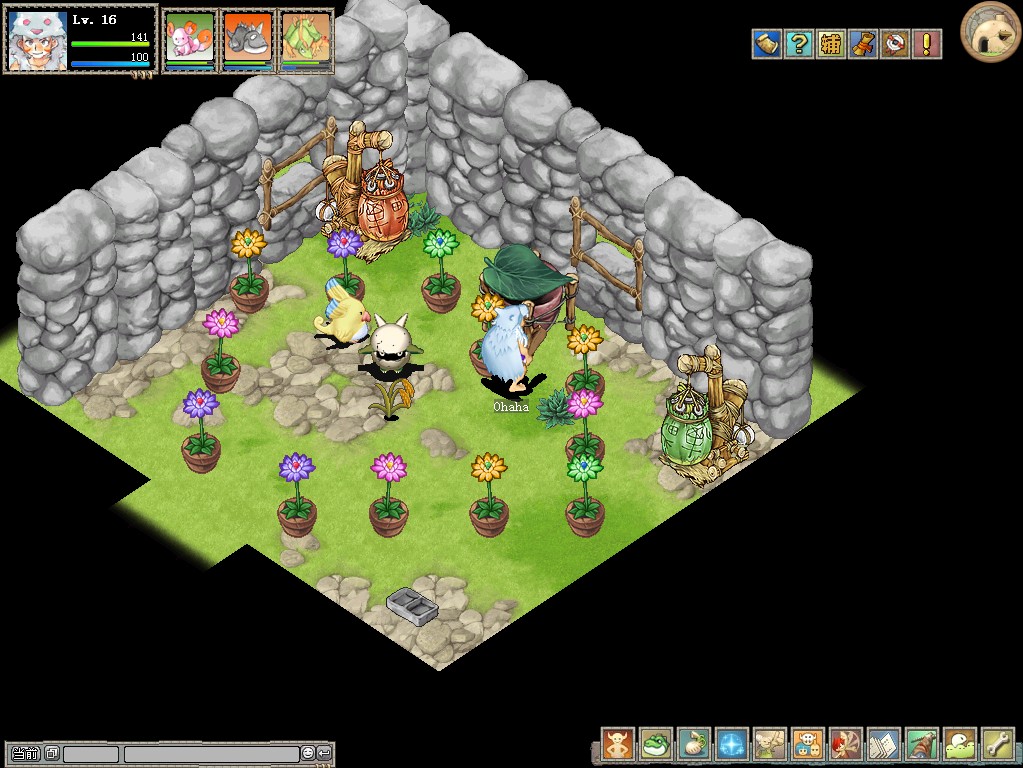This screenshot has height=768, width=1023.
Task: Open the three faces team icon
Action: click(x=808, y=744)
